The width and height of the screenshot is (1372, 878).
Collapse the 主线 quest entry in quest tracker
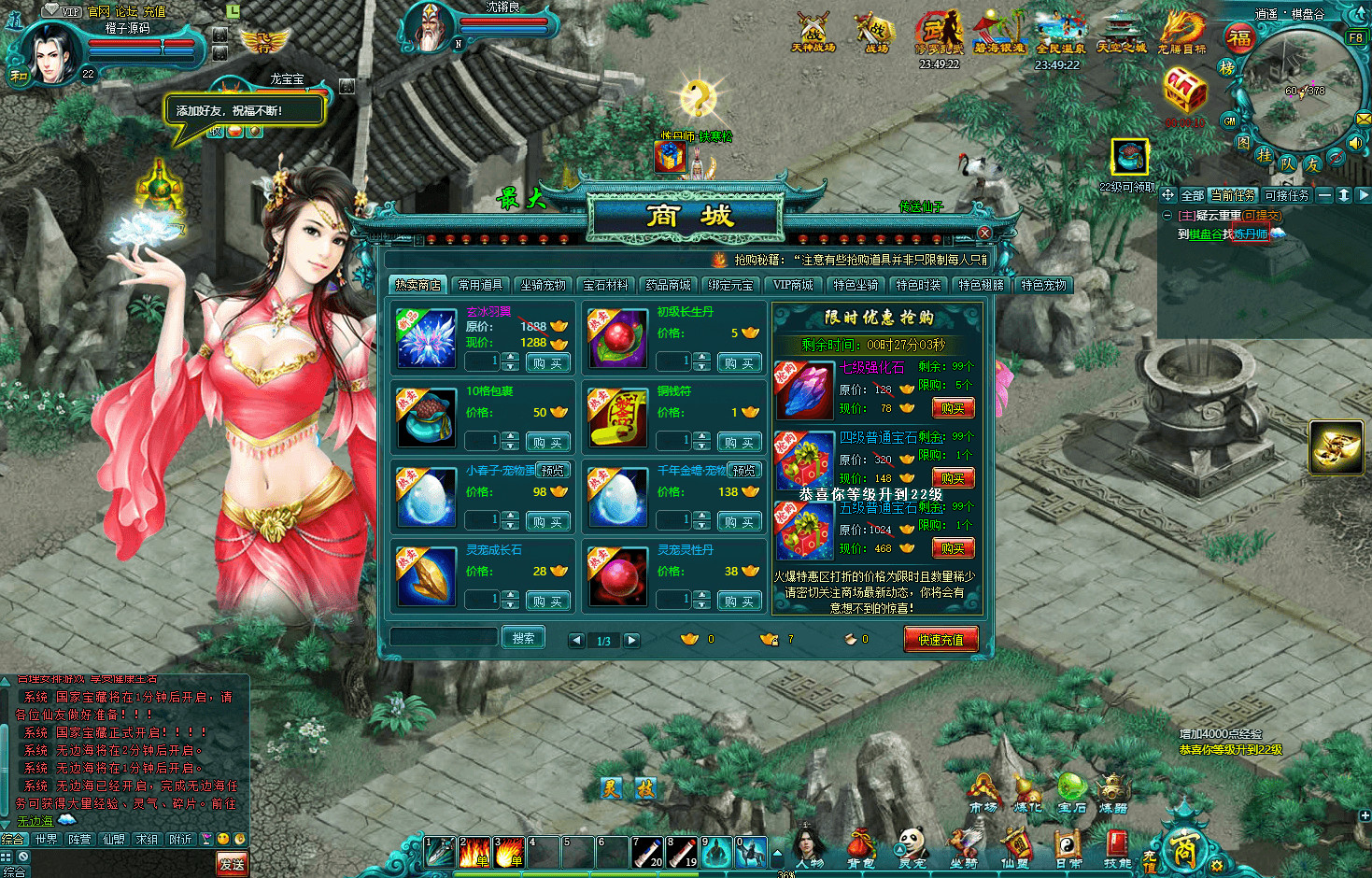point(1167,216)
